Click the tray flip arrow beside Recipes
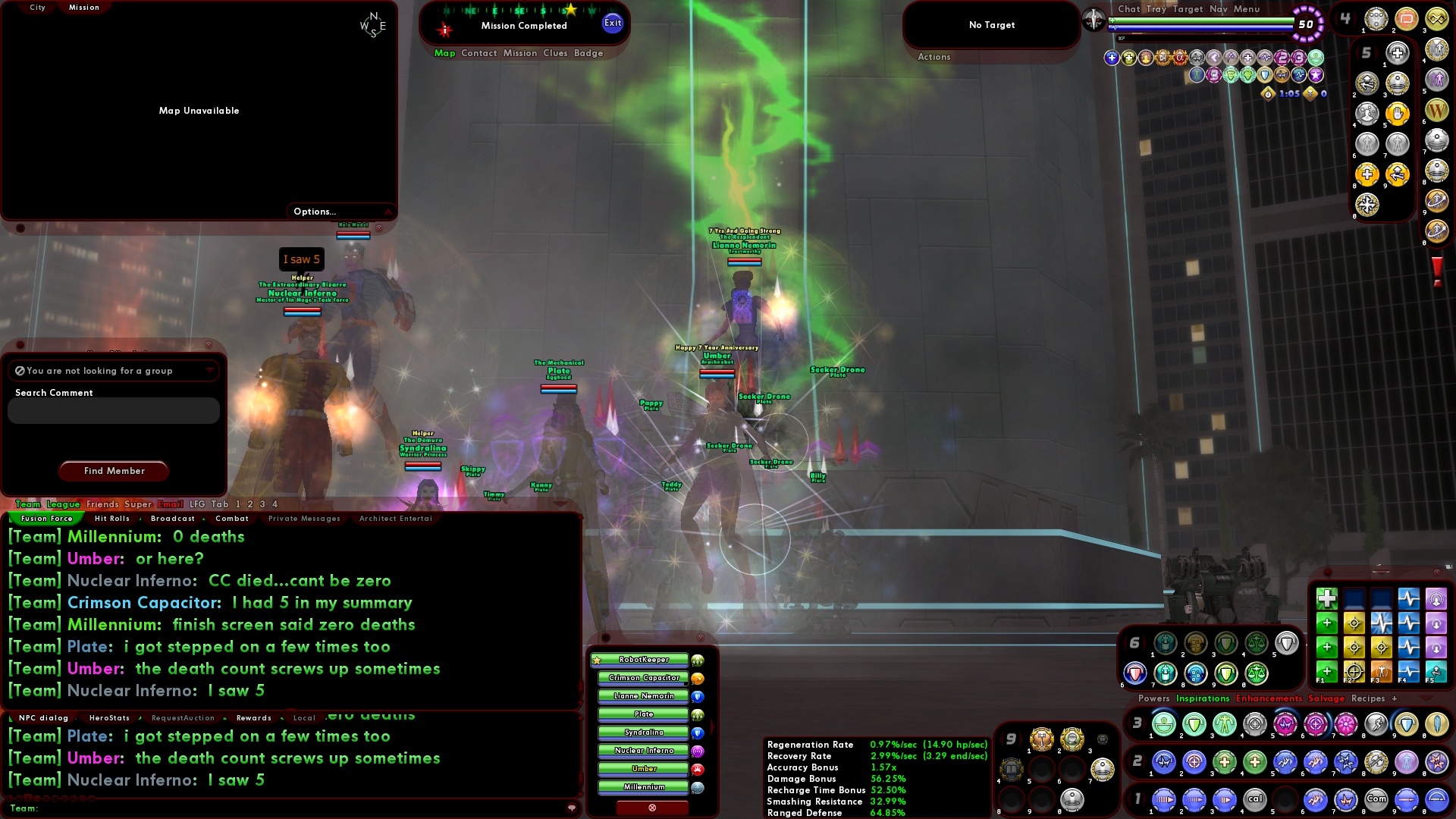Viewport: 1456px width, 819px height. pos(1426,698)
